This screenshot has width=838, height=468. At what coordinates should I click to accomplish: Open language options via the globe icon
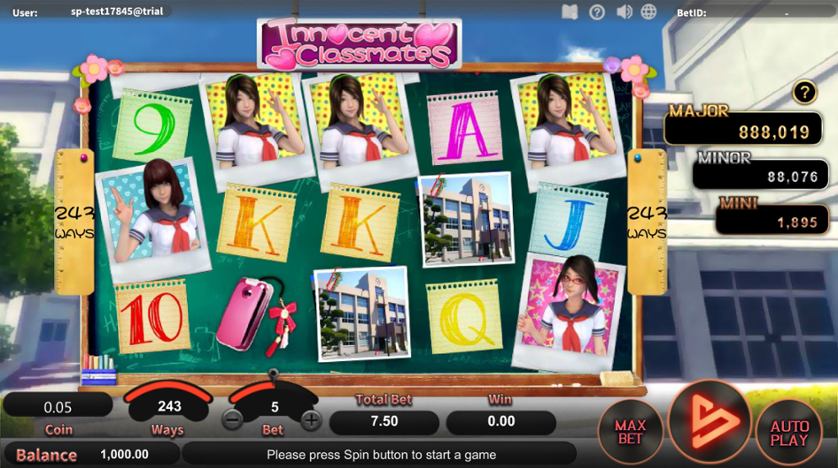(x=649, y=12)
